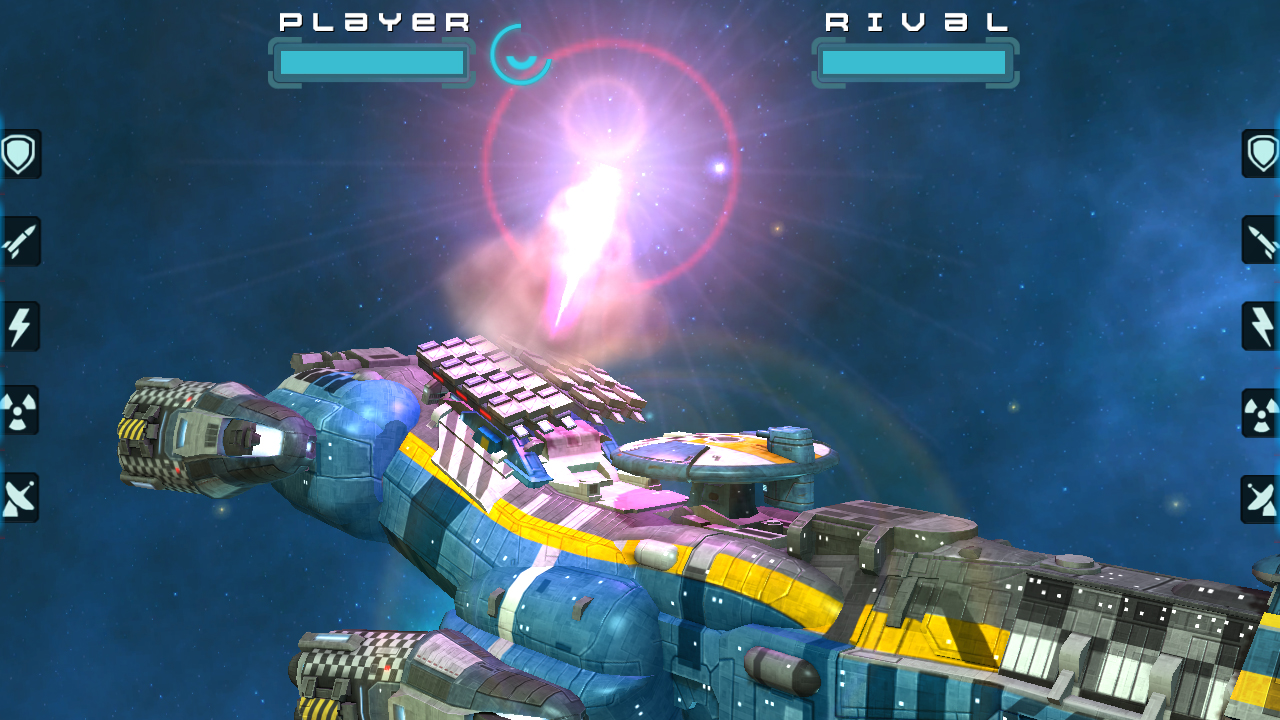Activate the rocket weapon icon on the left

20,242
